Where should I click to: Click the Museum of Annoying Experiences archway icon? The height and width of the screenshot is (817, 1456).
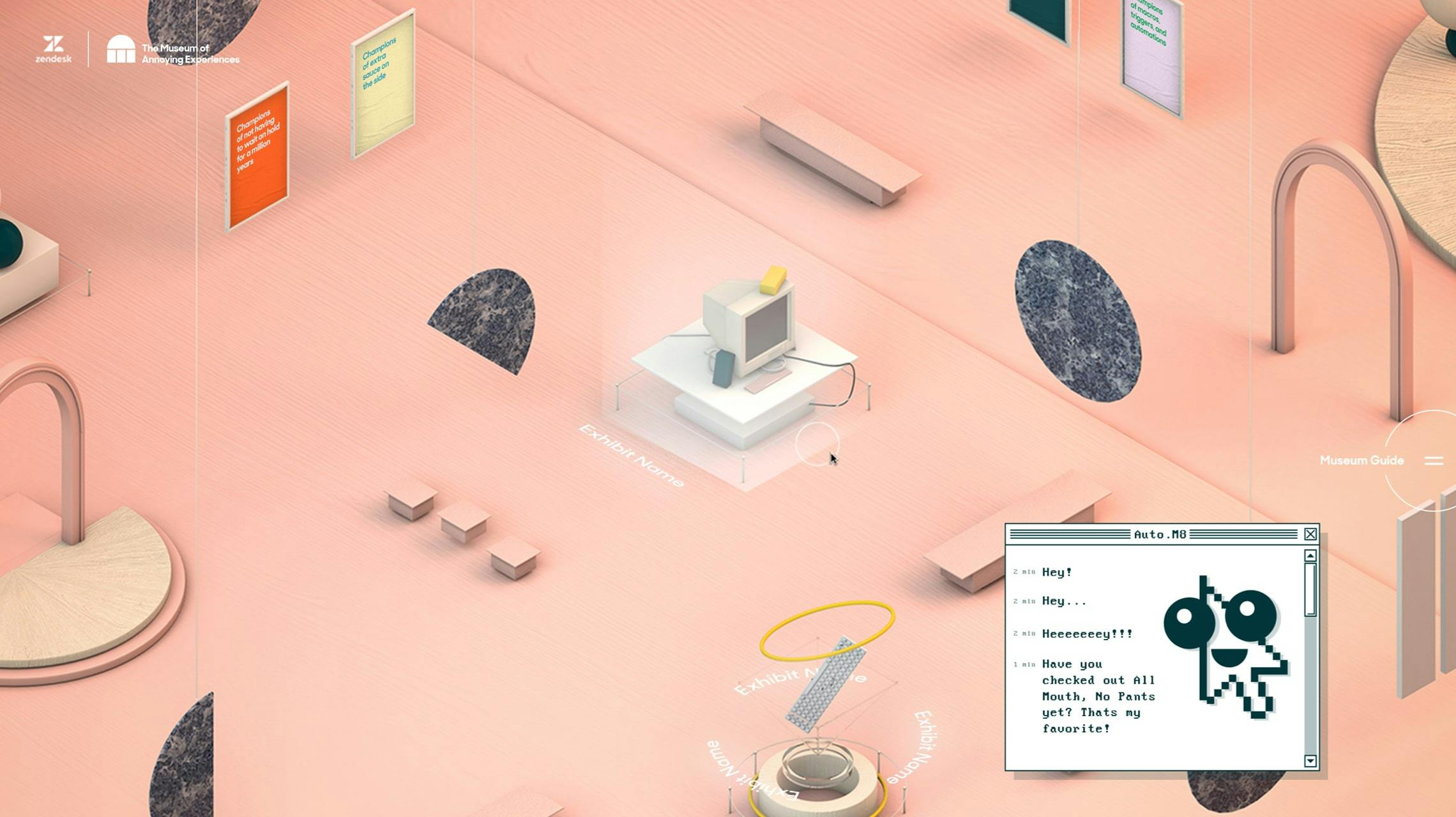coord(121,50)
